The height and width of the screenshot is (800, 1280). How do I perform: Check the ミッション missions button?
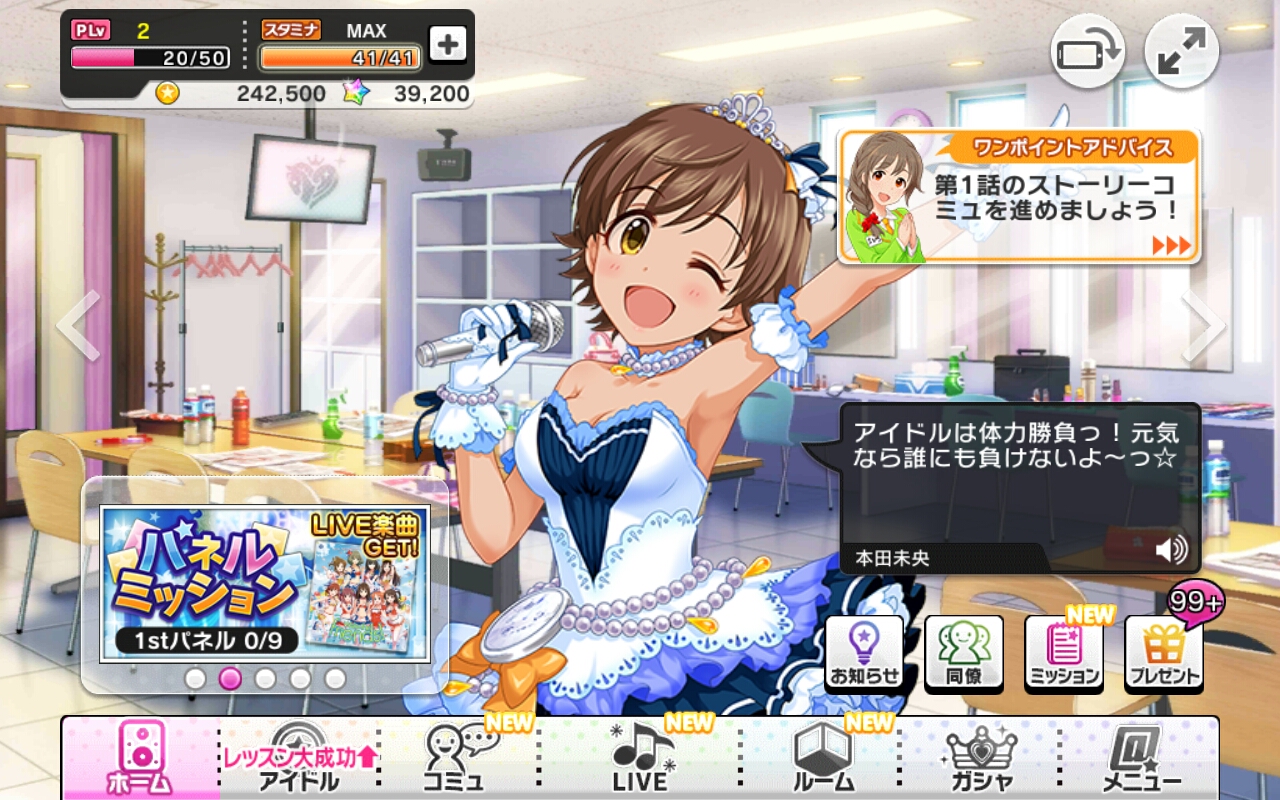tap(1063, 653)
